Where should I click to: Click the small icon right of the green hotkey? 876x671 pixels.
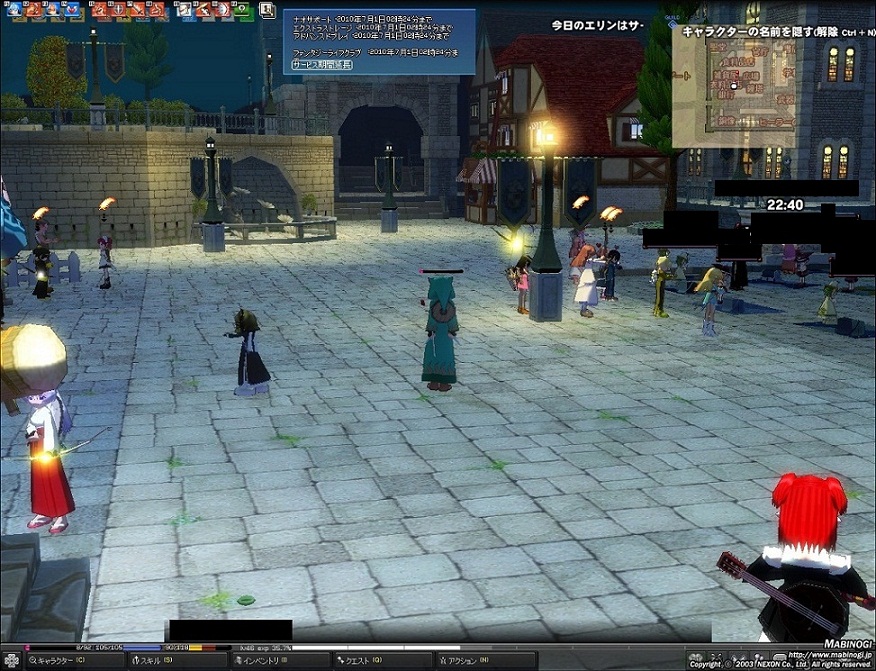coord(267,11)
